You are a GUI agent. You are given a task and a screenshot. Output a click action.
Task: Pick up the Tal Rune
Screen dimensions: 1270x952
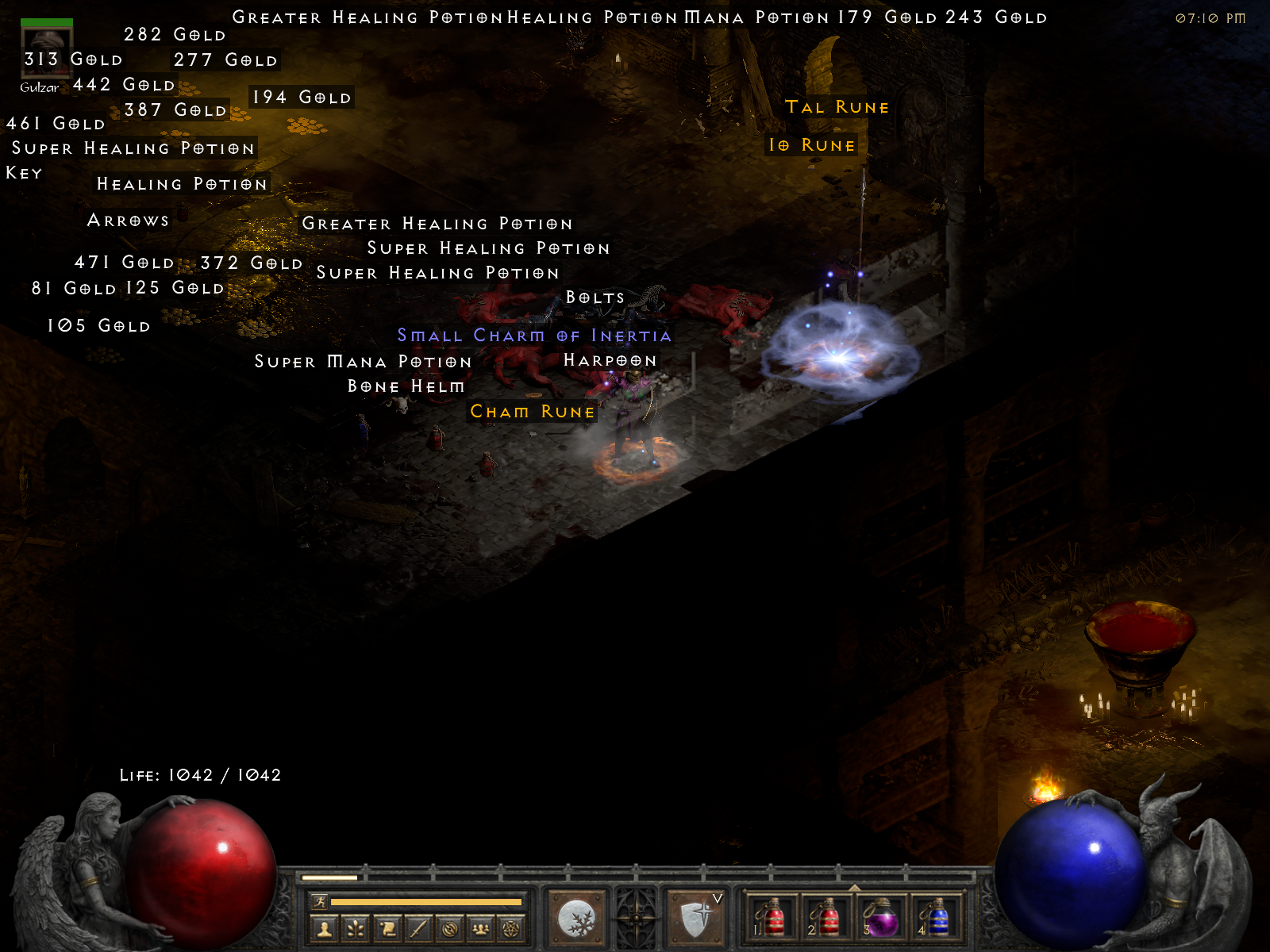837,107
